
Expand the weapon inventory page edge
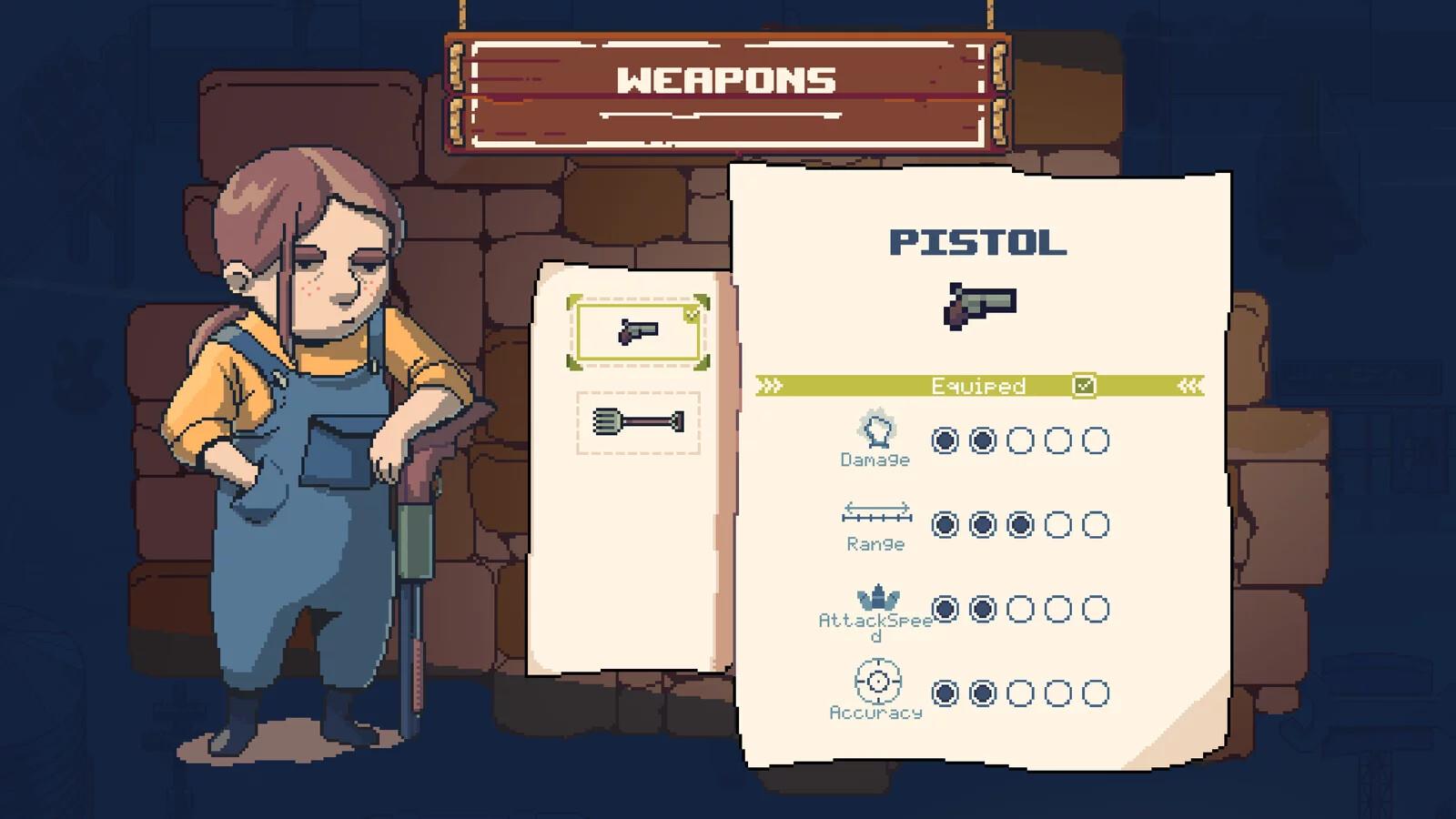point(725,455)
